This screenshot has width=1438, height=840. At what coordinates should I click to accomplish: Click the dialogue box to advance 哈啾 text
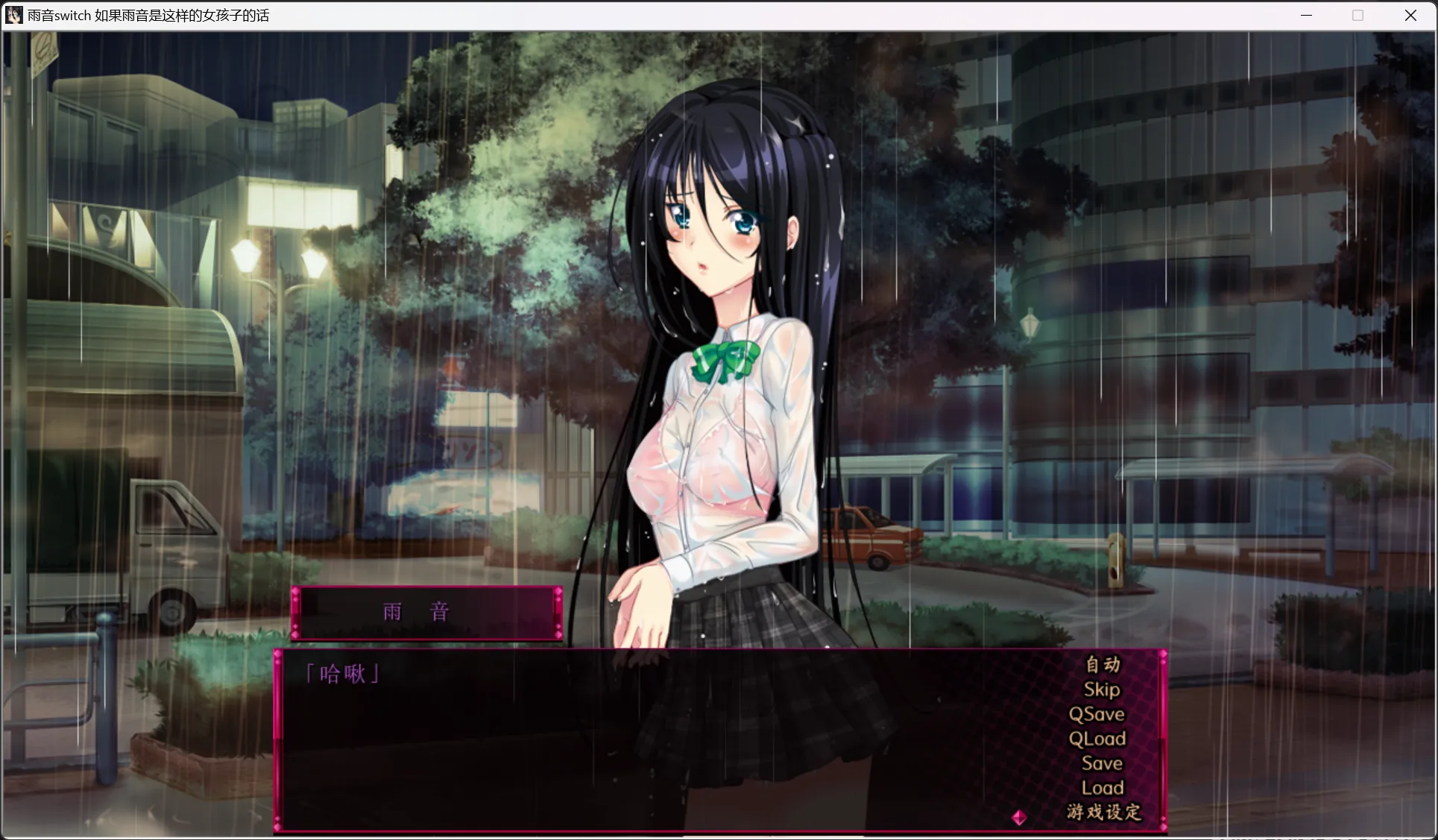pyautogui.click(x=634, y=738)
